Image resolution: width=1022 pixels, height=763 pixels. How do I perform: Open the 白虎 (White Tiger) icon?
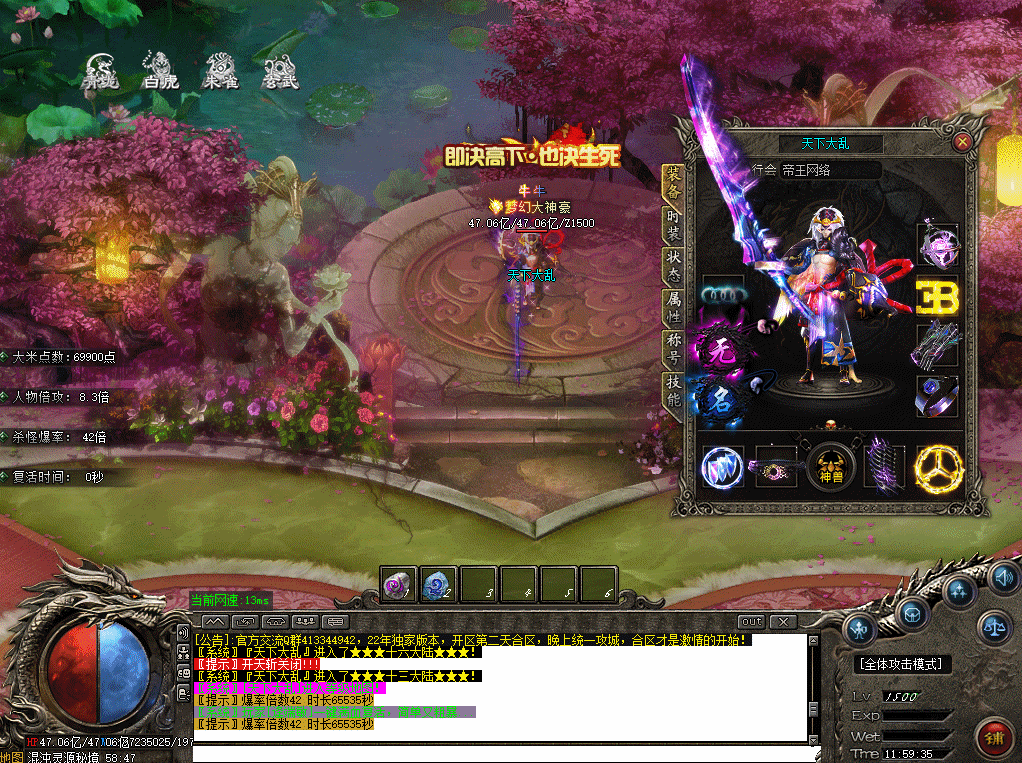point(160,70)
